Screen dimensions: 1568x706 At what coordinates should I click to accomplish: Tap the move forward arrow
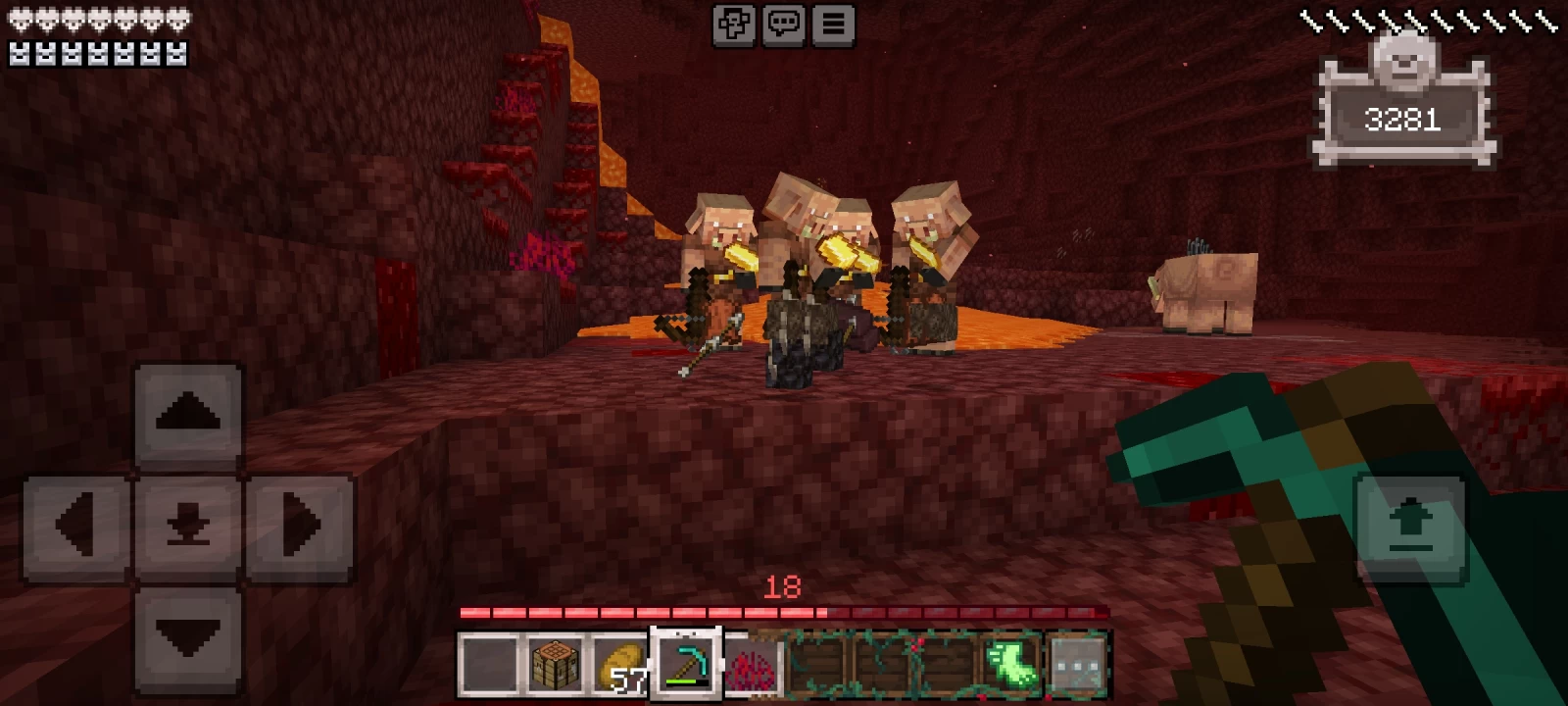[x=188, y=413]
